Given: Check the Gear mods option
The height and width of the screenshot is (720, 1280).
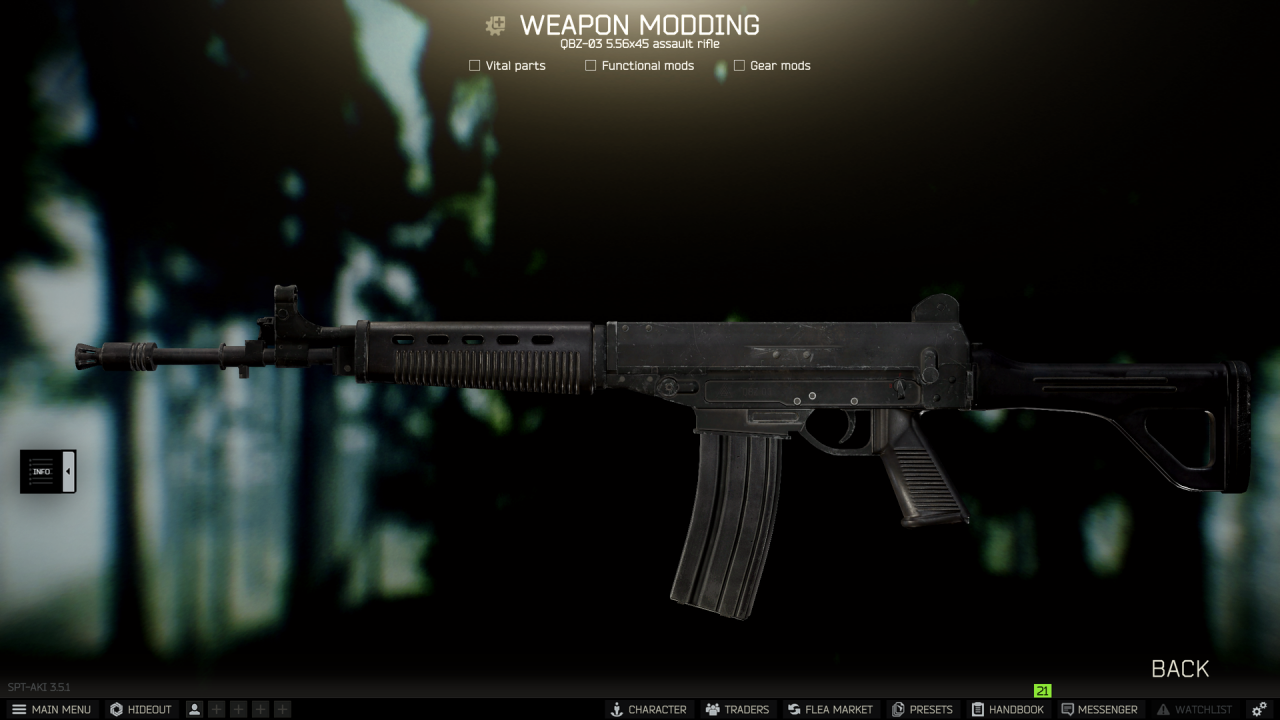Looking at the screenshot, I should 740,66.
